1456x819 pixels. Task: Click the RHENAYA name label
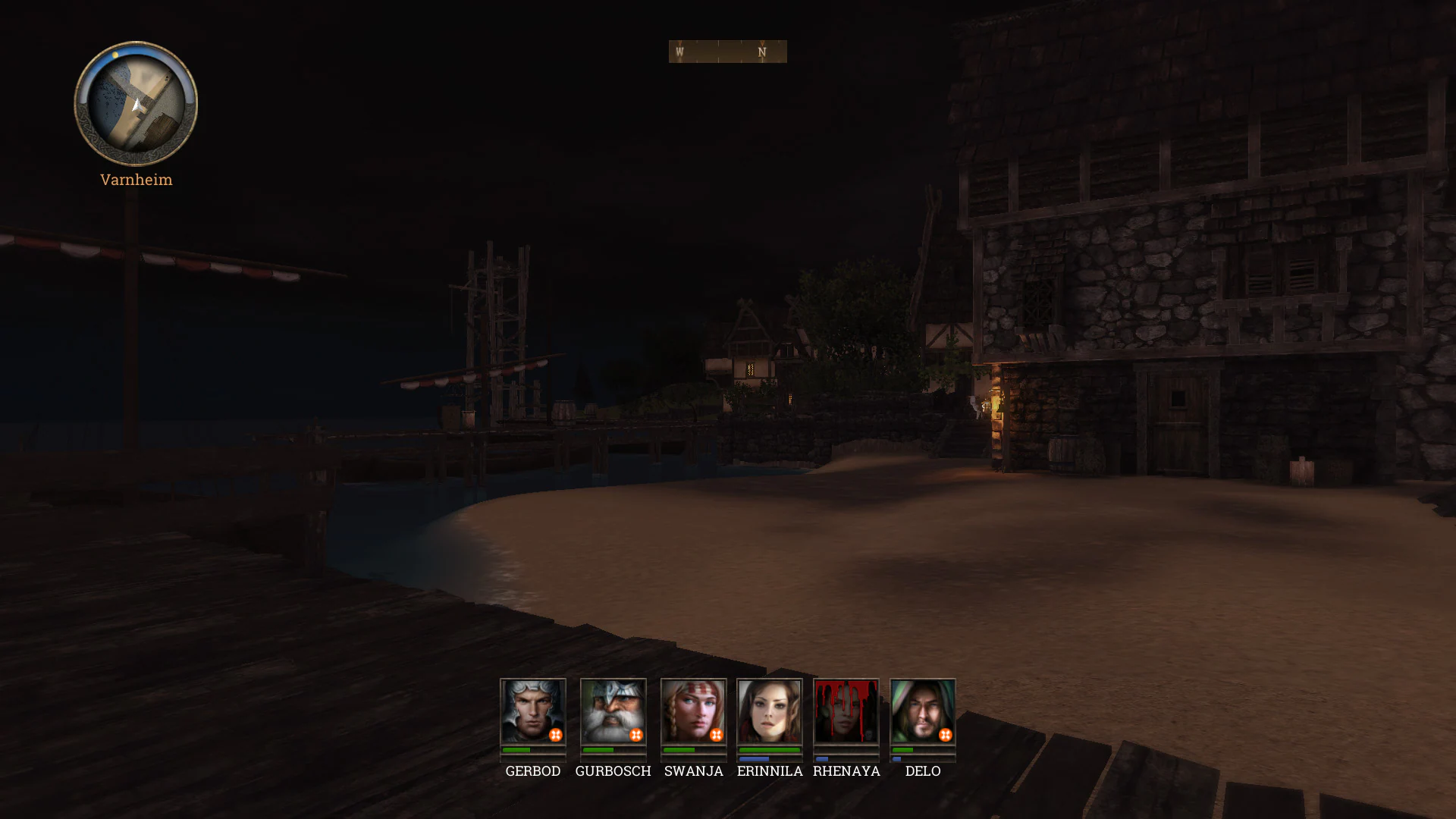[846, 771]
